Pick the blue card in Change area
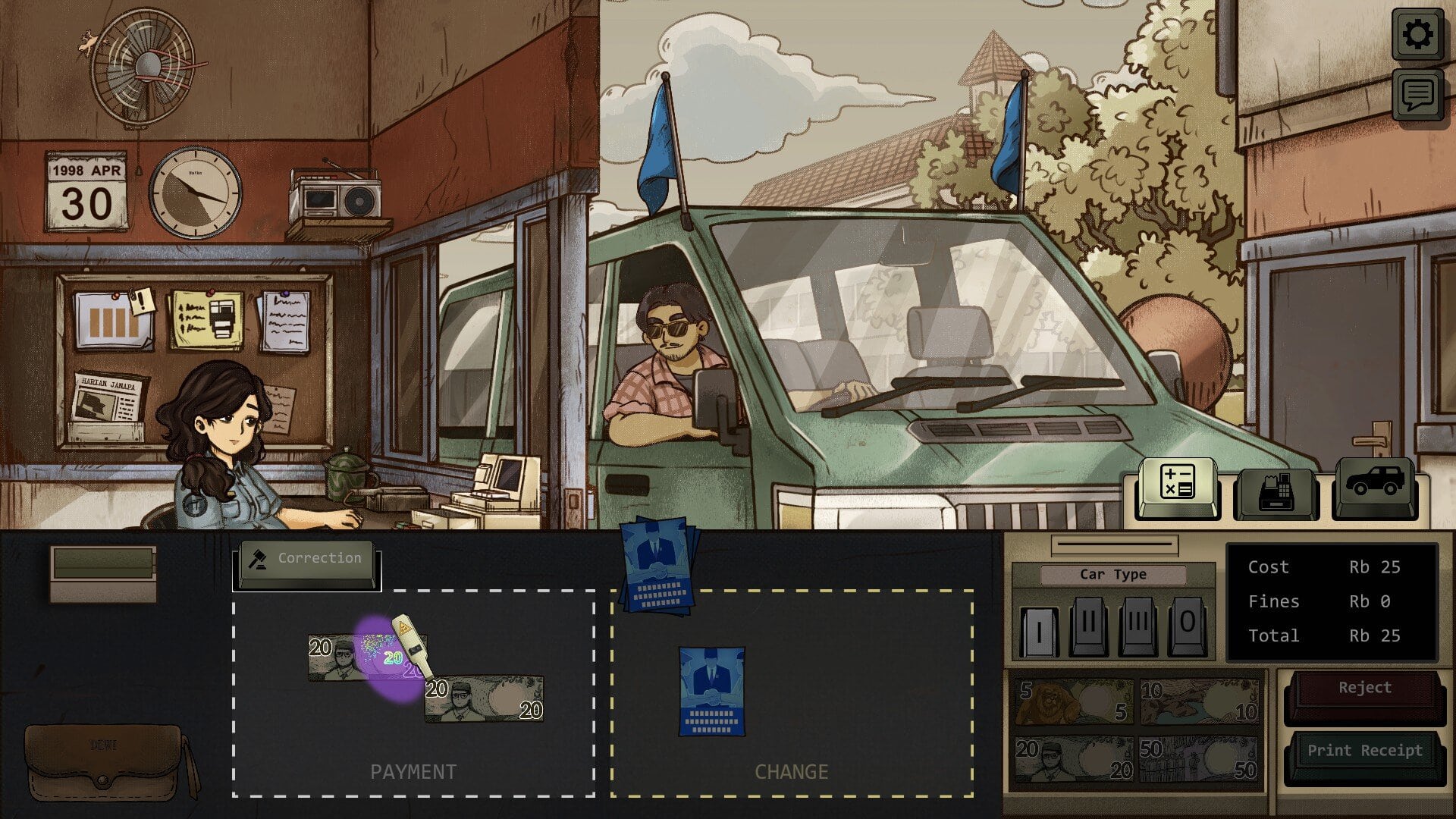This screenshot has height=819, width=1456. point(711,692)
